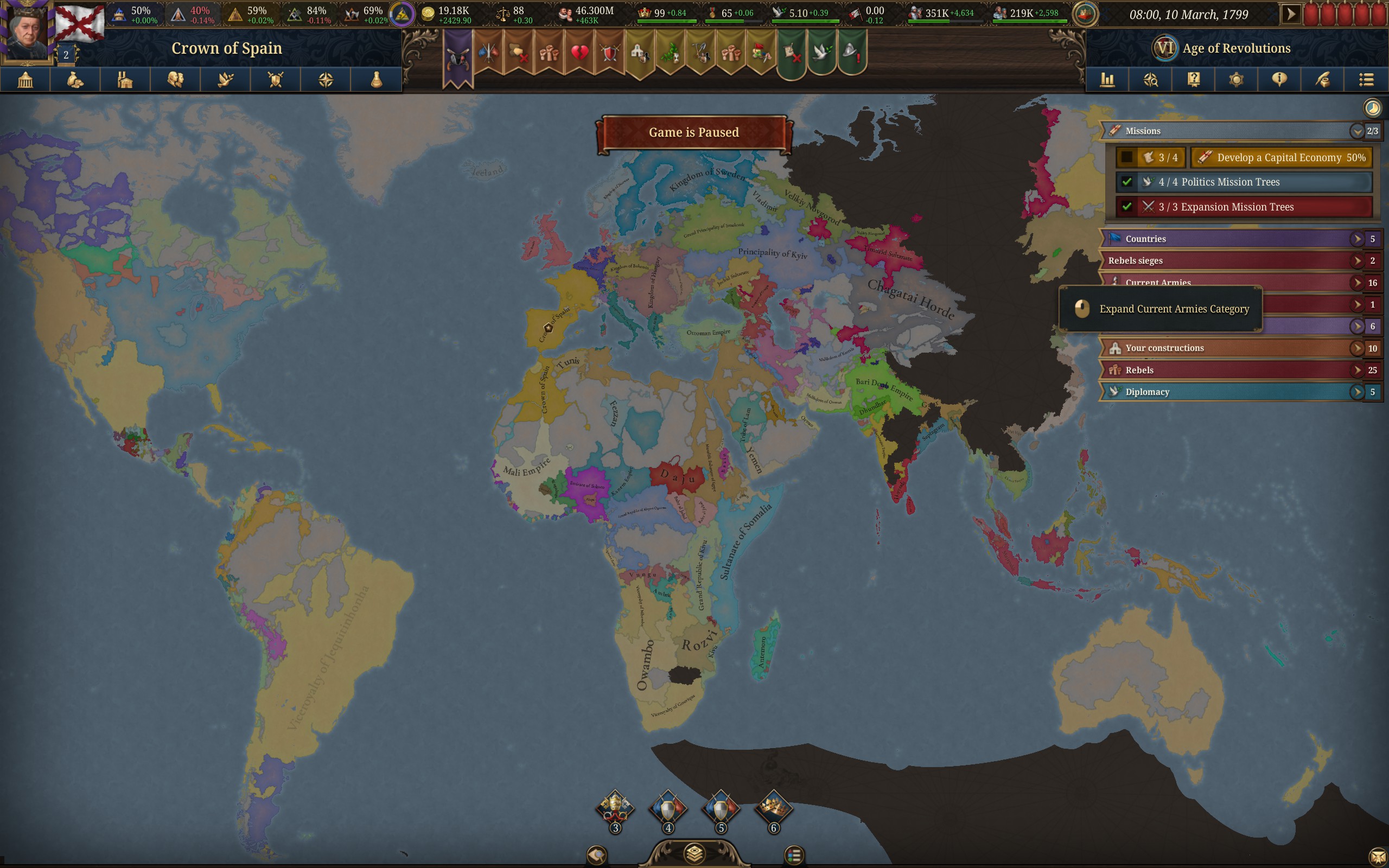The image size is (1389, 868).
Task: Expand the Countries category
Action: click(1357, 239)
